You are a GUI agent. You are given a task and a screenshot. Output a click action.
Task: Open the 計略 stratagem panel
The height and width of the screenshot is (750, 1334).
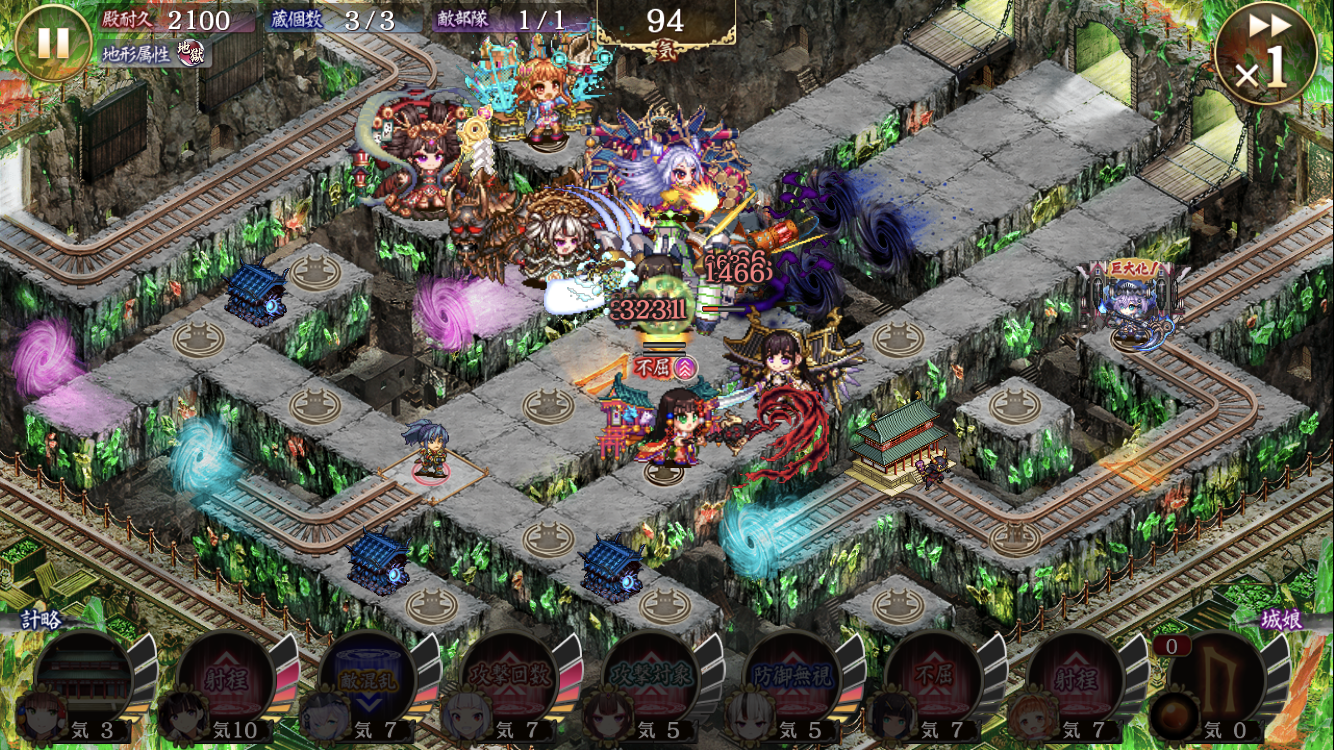[42, 620]
